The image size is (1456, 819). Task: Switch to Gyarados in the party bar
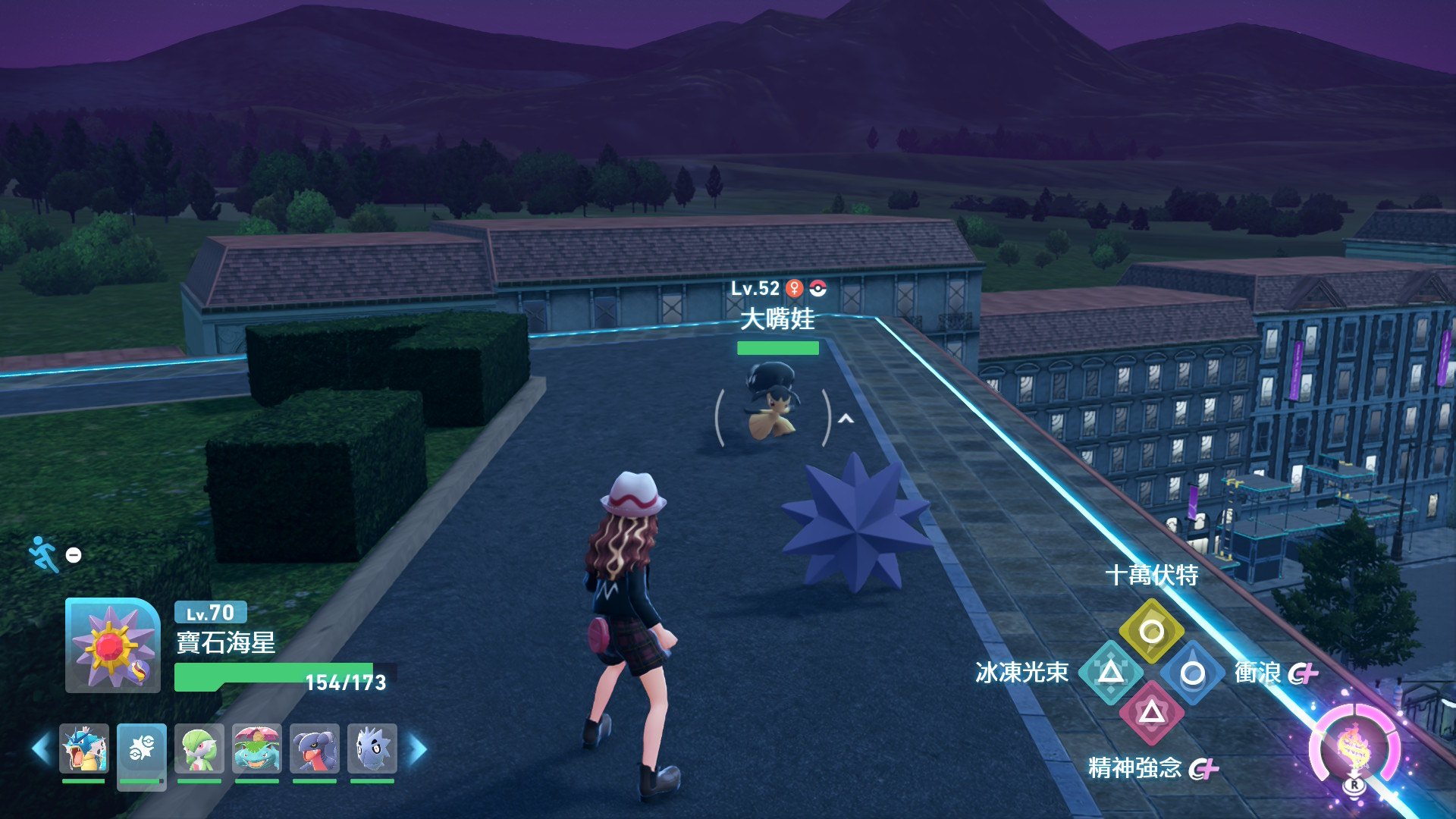(x=84, y=748)
